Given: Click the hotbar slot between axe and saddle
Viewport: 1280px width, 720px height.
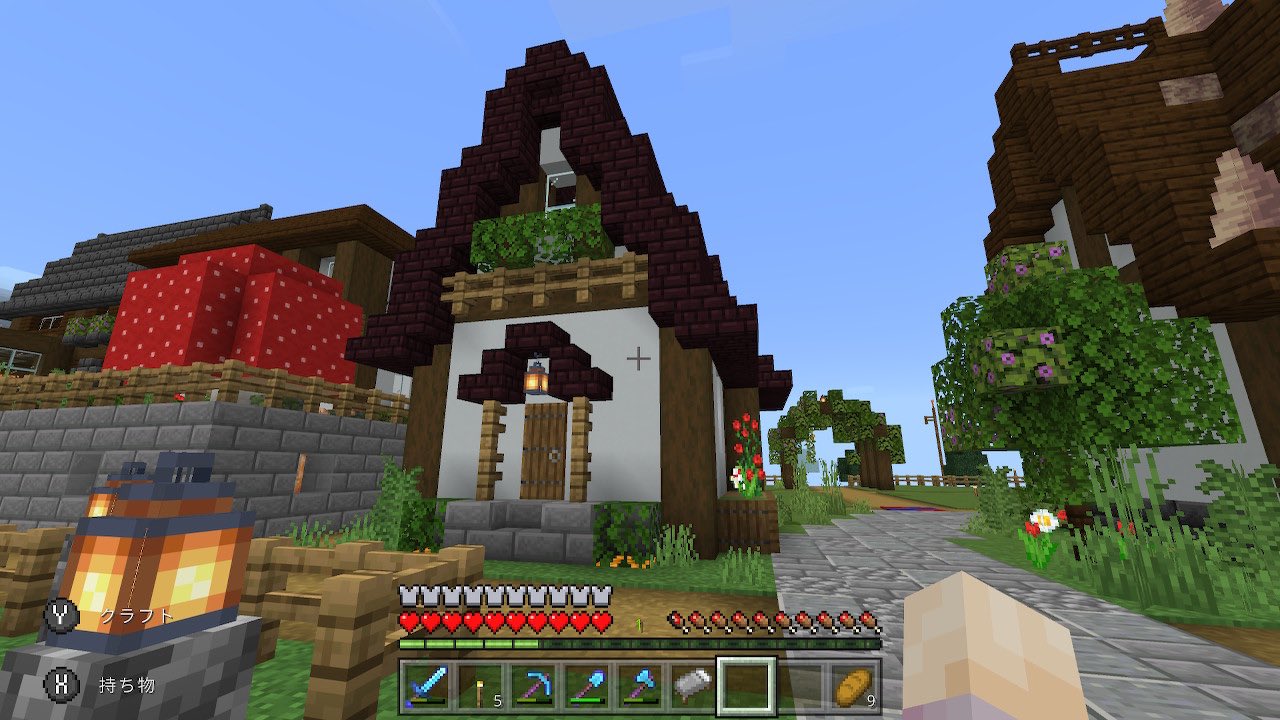Looking at the screenshot, I should (664, 685).
